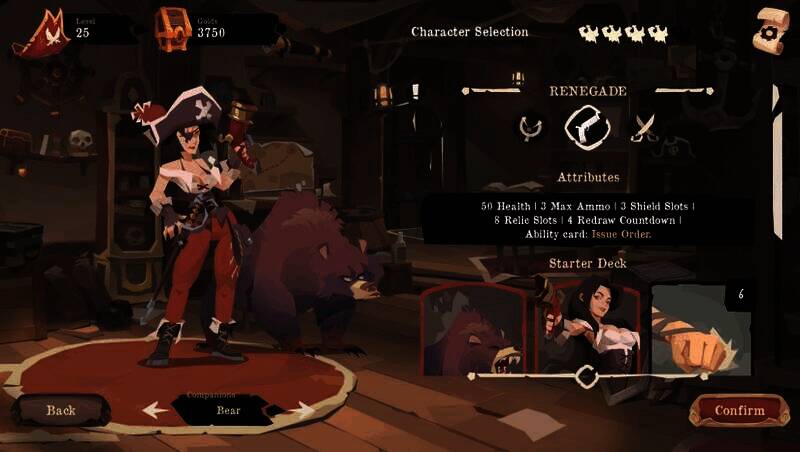Image resolution: width=800 pixels, height=452 pixels.
Task: Select the pistol Renegade class icon
Action: coord(587,127)
